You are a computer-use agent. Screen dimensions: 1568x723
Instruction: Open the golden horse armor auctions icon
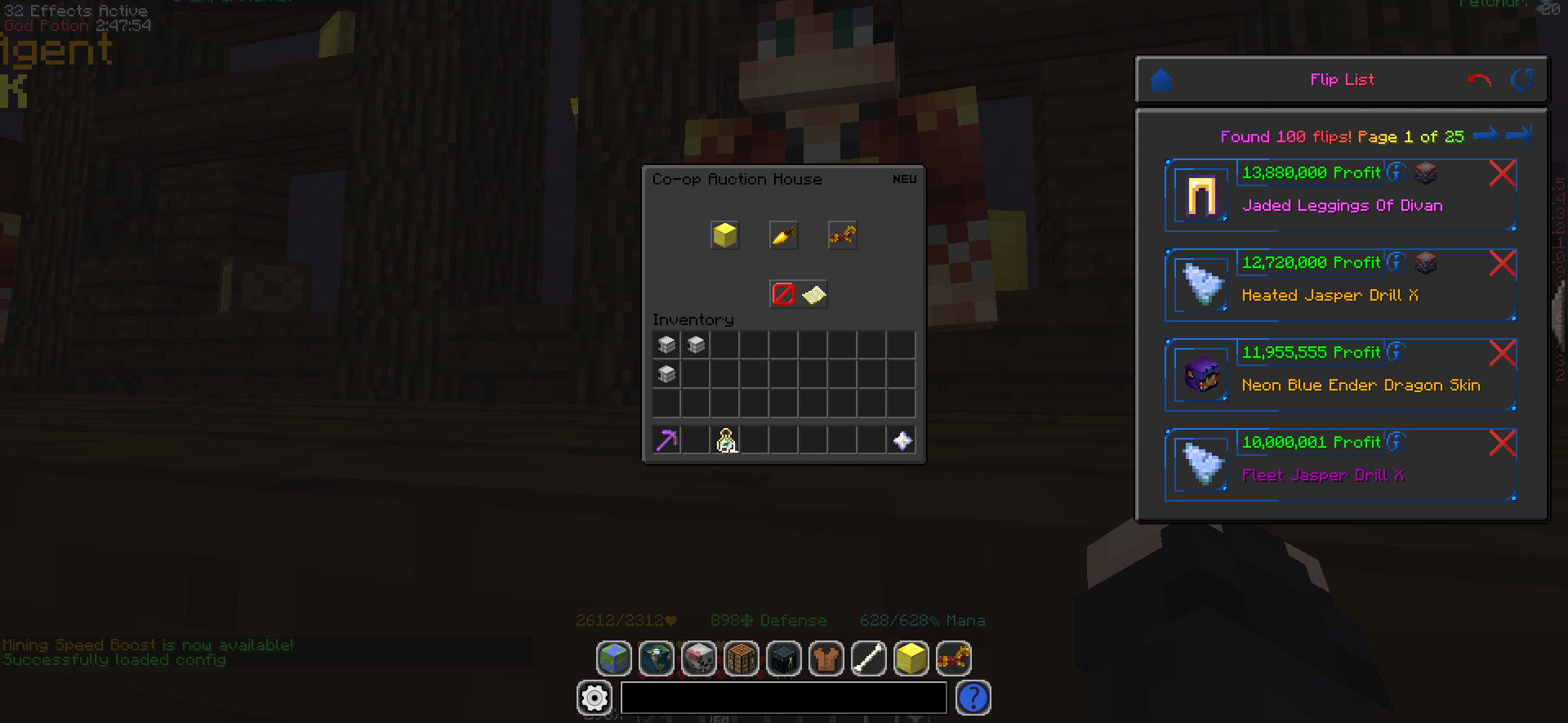(x=842, y=235)
